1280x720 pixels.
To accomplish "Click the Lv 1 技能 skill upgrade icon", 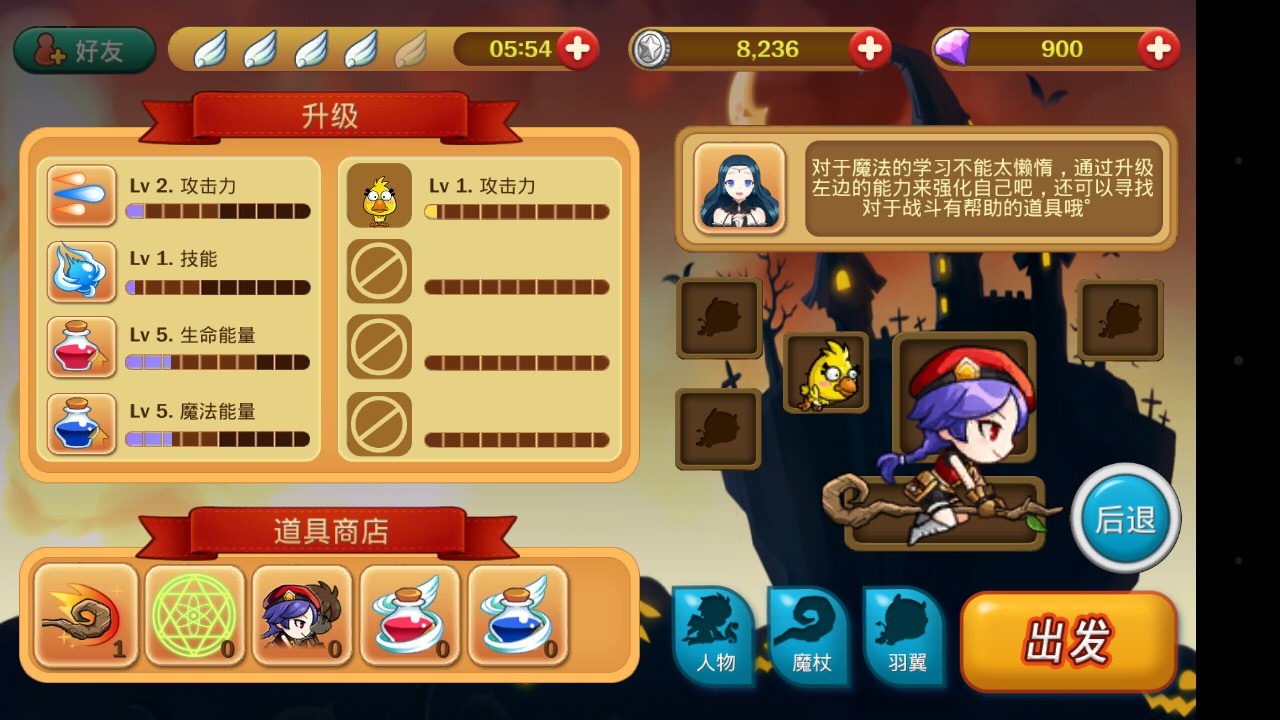I will click(x=81, y=271).
